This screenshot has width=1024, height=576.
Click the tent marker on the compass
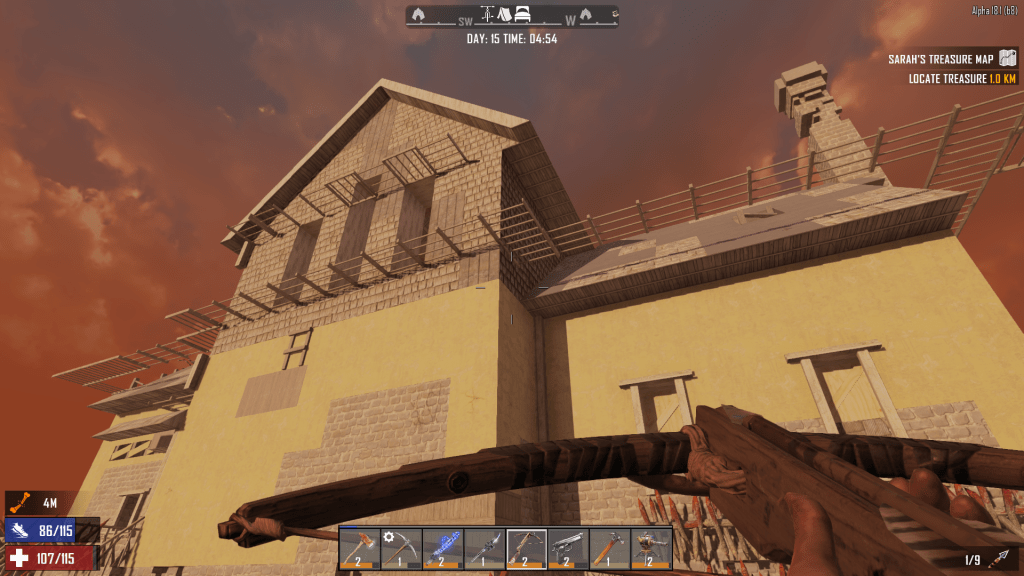pos(505,15)
